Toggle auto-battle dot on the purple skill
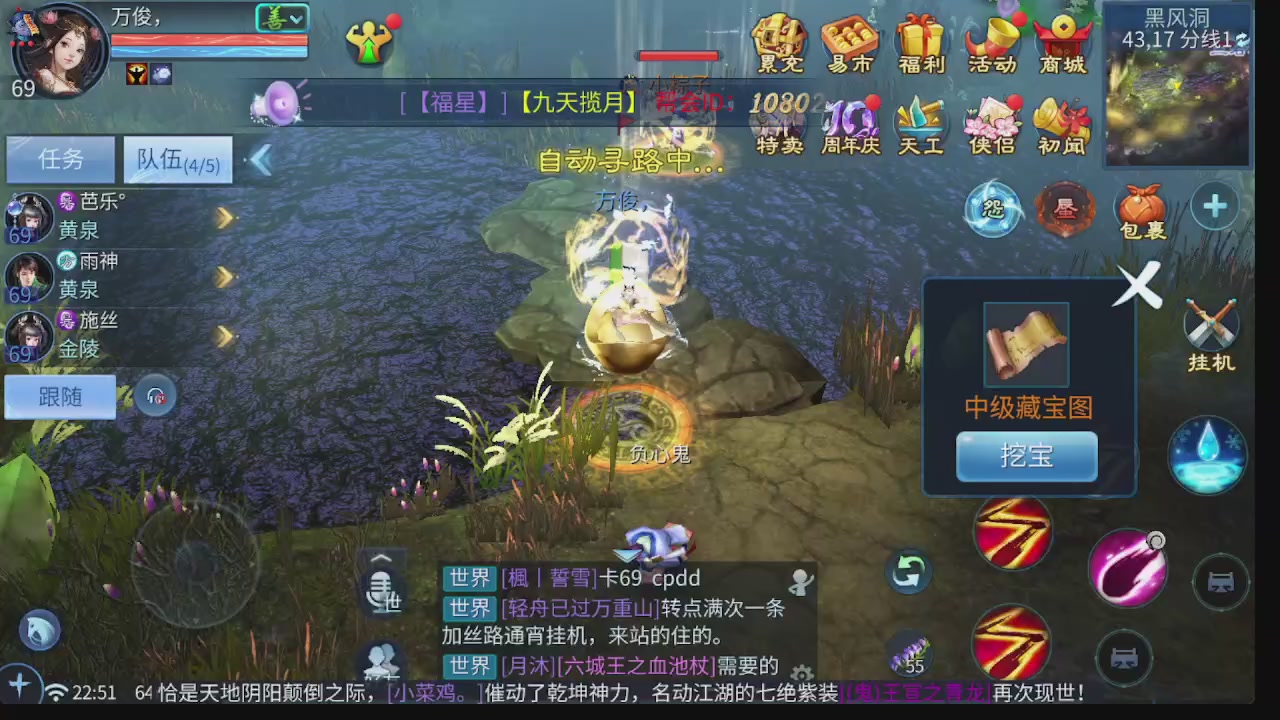 coord(1155,541)
